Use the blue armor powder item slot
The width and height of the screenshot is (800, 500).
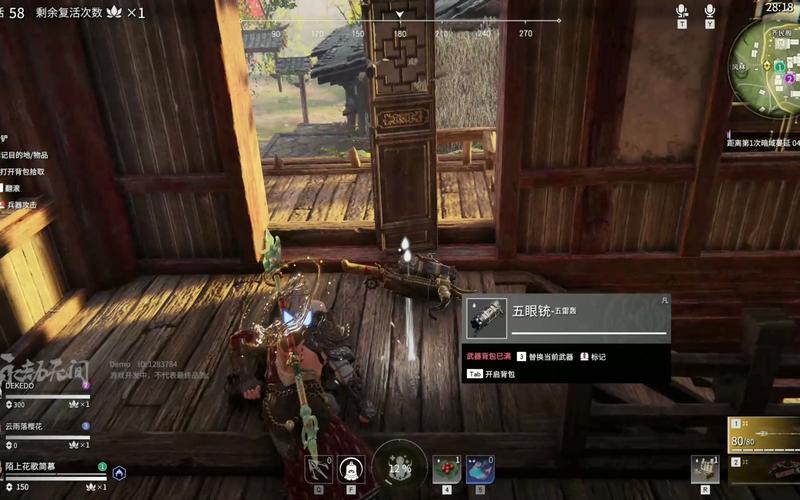coord(479,468)
